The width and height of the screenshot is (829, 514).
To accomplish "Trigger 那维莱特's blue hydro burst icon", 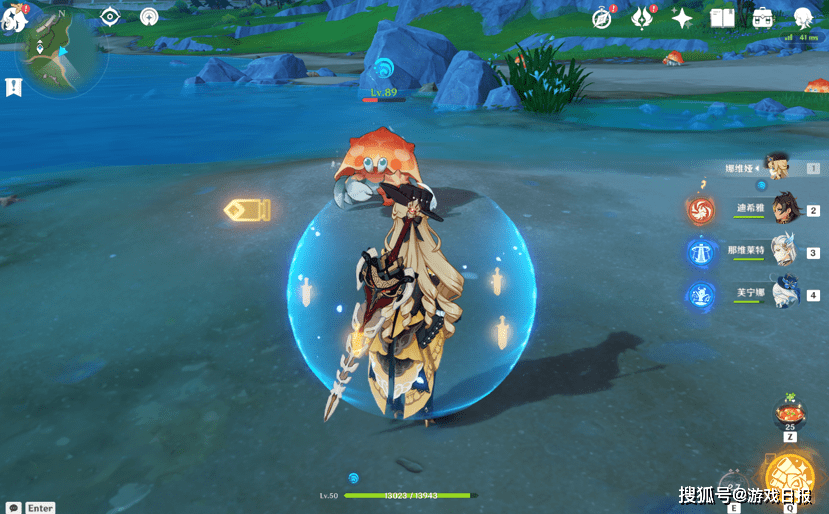I will [699, 252].
